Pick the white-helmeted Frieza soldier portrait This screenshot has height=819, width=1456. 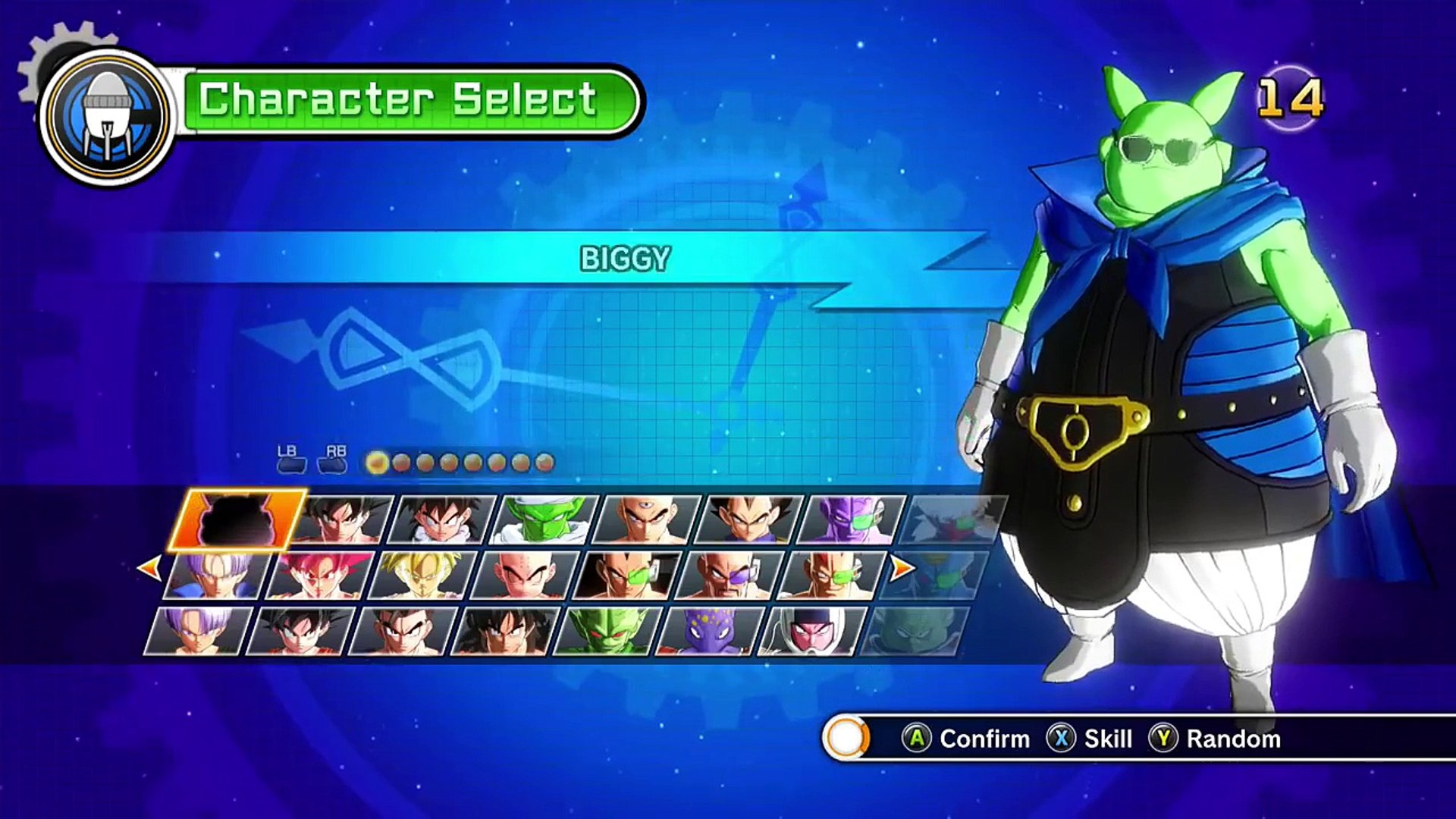pyautogui.click(x=811, y=631)
